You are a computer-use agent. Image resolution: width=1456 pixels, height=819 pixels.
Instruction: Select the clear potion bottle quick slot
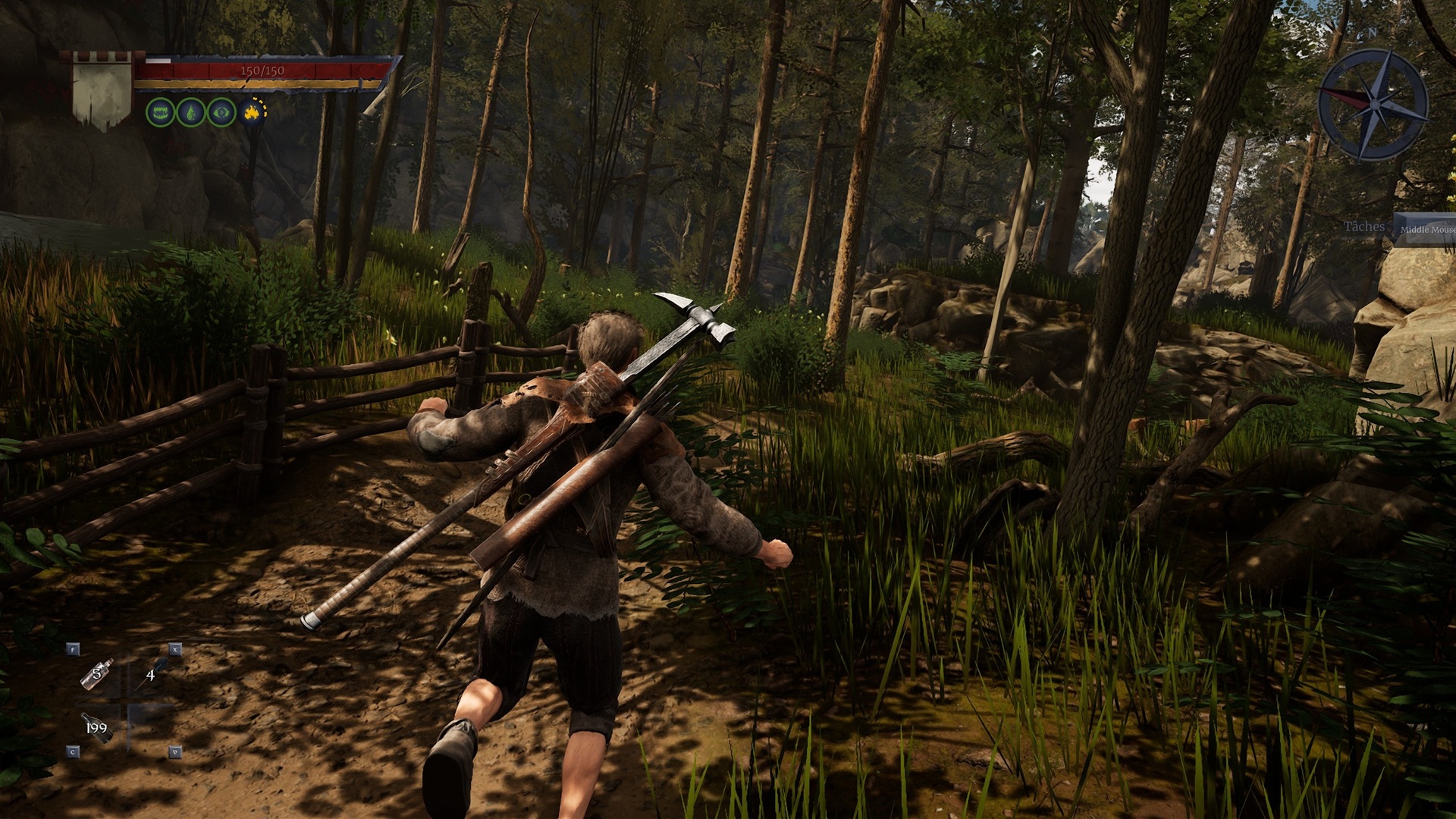pos(97,674)
